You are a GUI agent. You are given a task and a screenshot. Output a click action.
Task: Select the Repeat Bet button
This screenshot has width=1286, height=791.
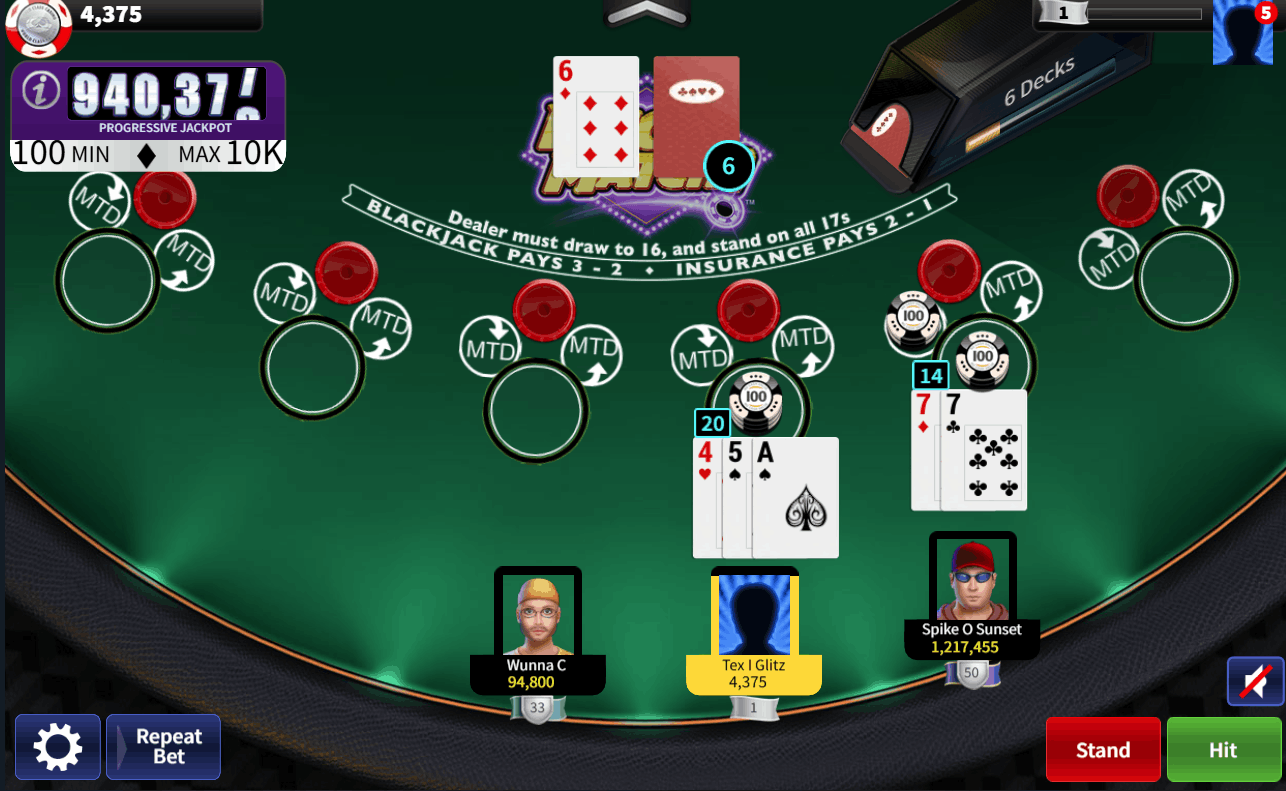(164, 746)
